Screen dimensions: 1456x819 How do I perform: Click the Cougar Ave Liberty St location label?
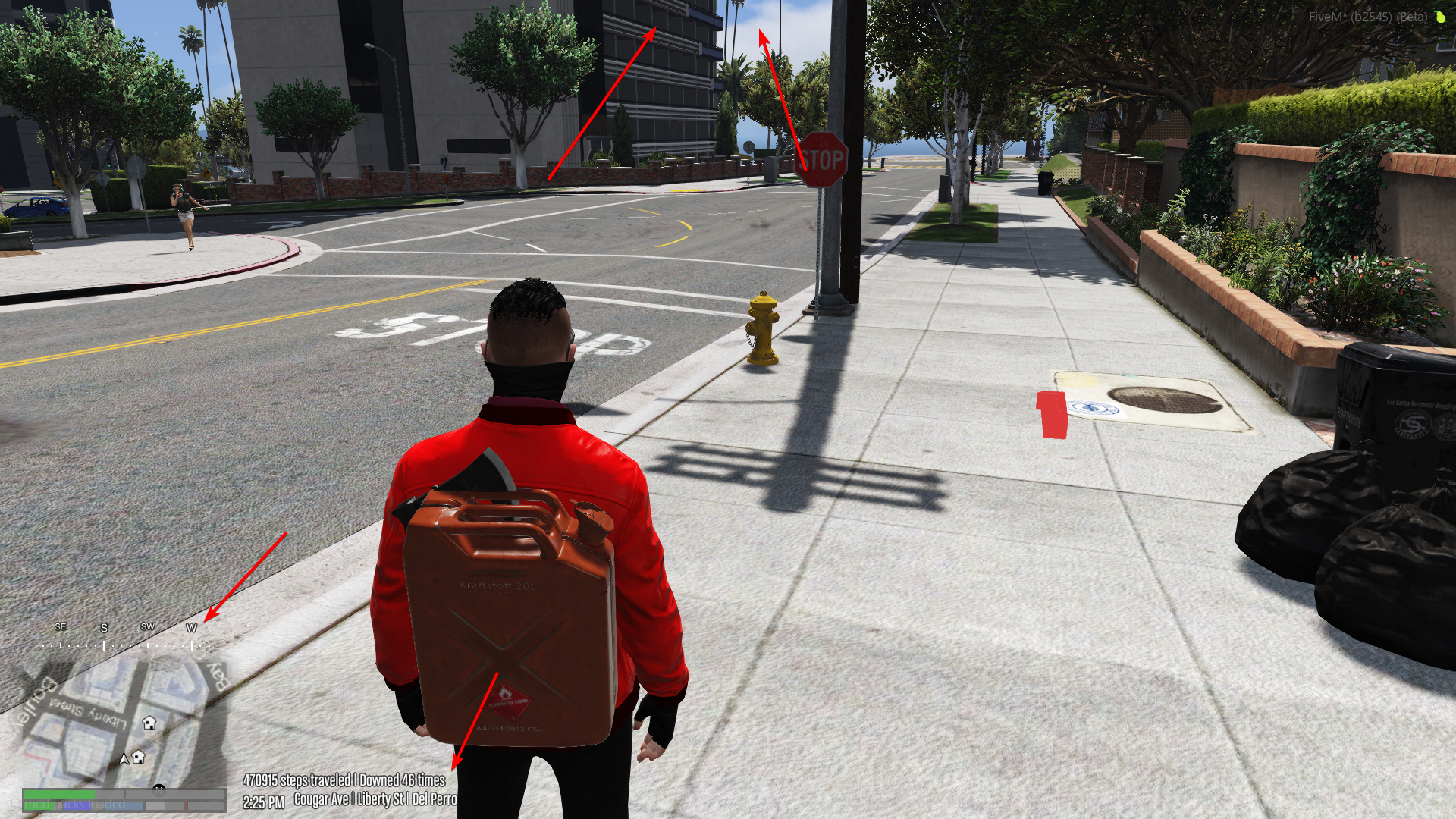(x=375, y=799)
